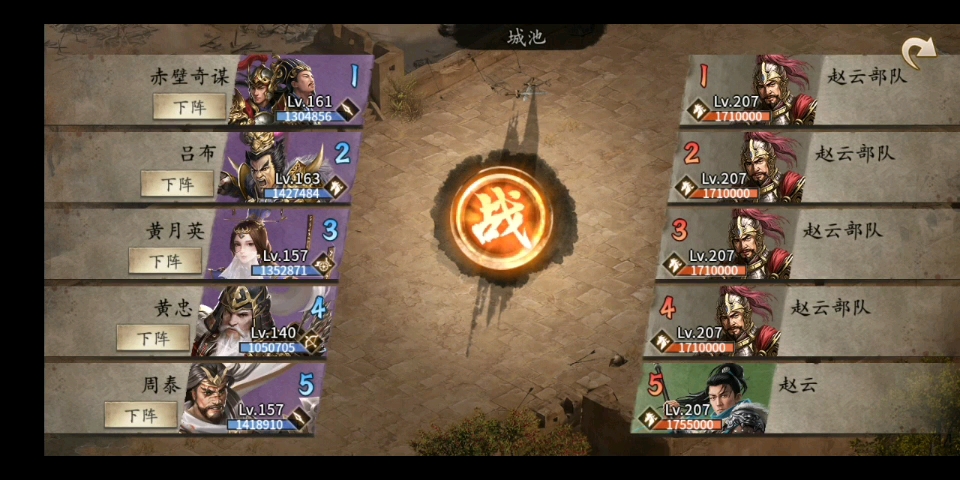Take 黄忠 out of the formation
Viewport: 960px width, 480px height.
(x=153, y=337)
